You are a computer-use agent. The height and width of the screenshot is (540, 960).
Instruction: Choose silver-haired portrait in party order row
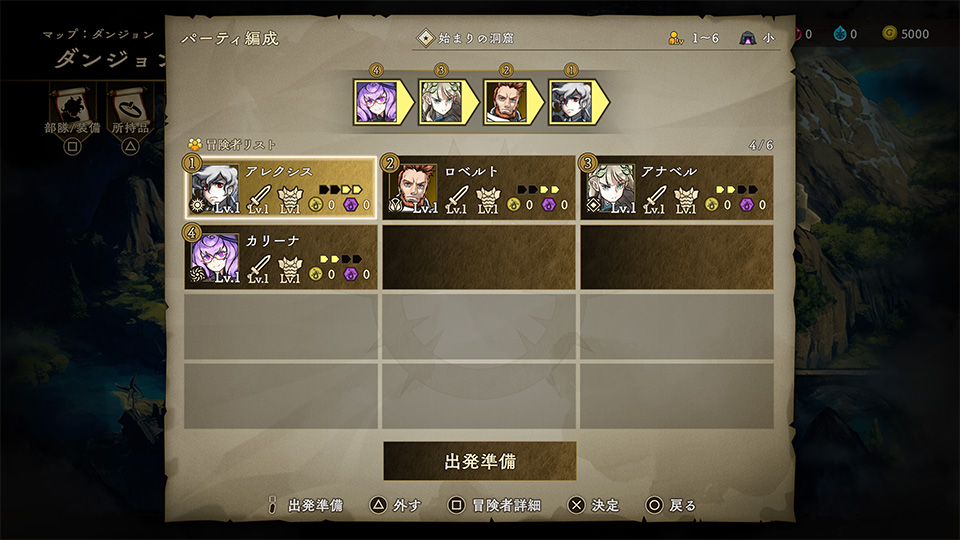coord(570,102)
